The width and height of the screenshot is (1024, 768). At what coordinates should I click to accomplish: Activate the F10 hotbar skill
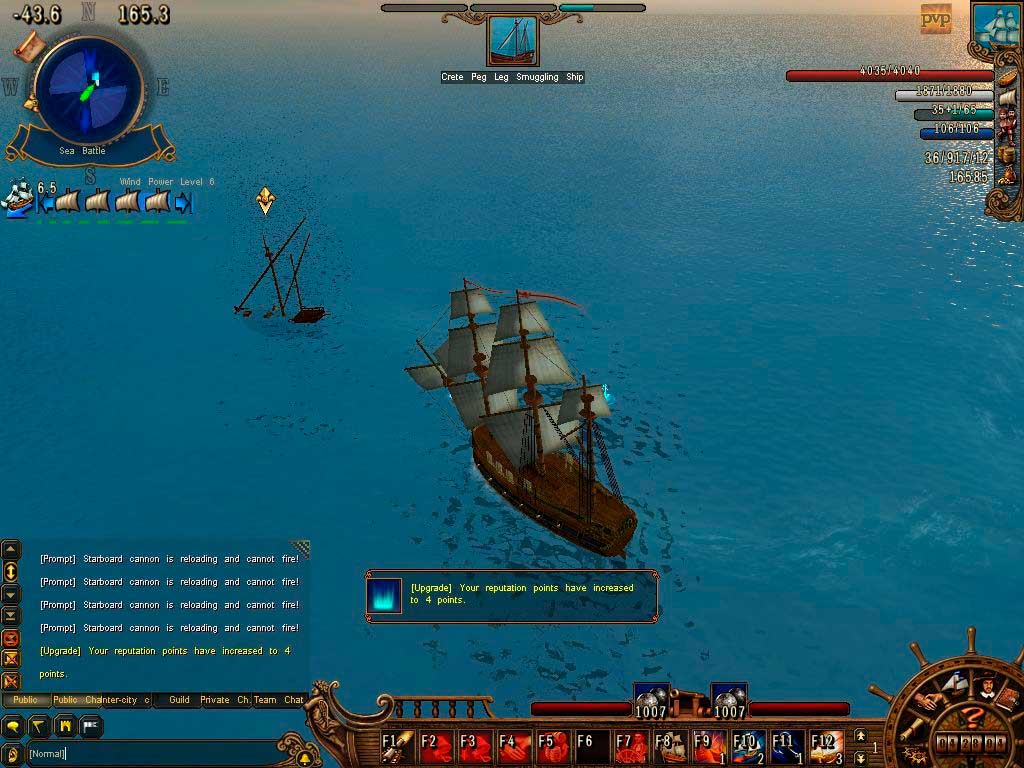(x=748, y=746)
